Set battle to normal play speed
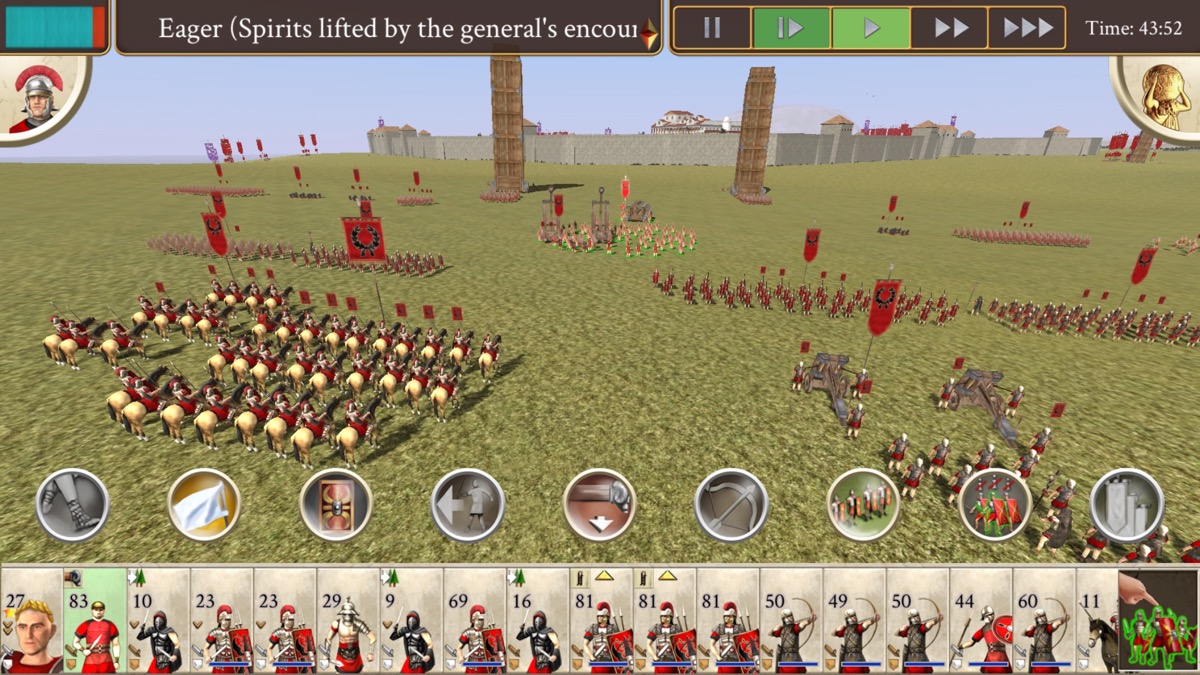 click(870, 28)
